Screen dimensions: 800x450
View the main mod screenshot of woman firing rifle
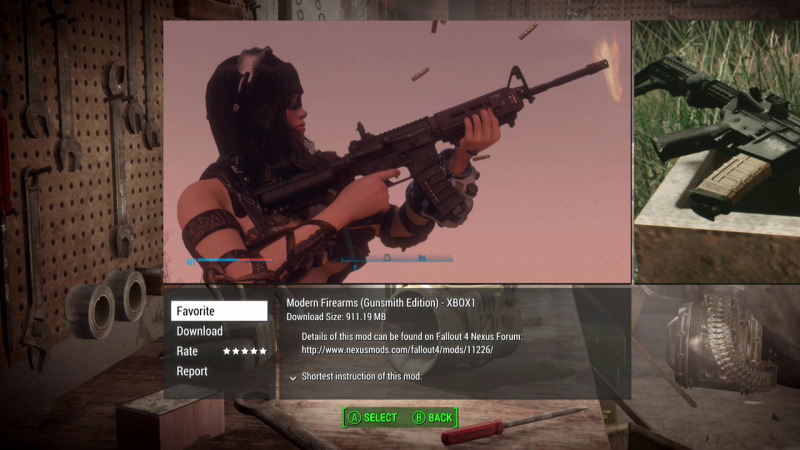tap(397, 152)
